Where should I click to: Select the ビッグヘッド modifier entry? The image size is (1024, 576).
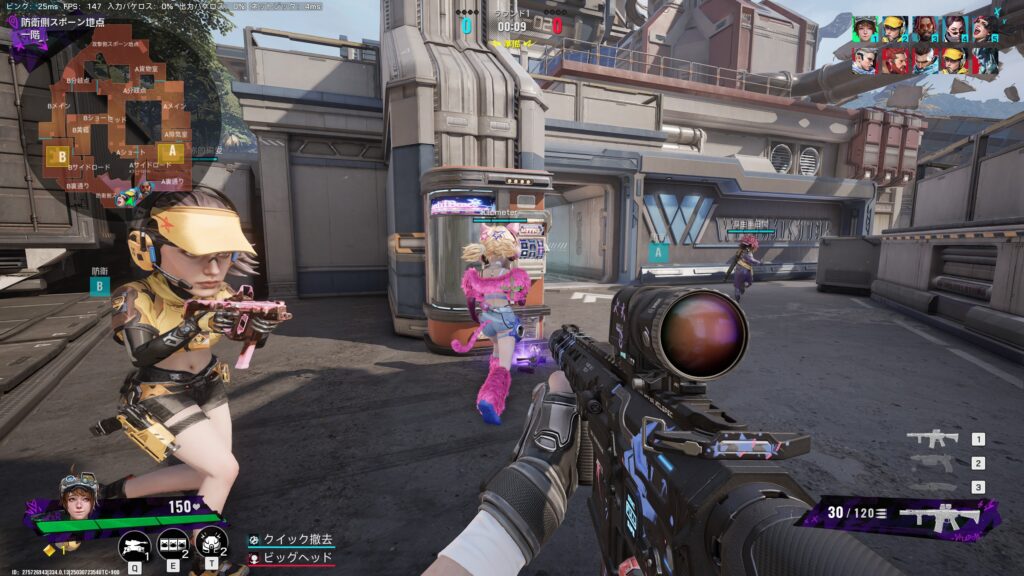[x=296, y=557]
